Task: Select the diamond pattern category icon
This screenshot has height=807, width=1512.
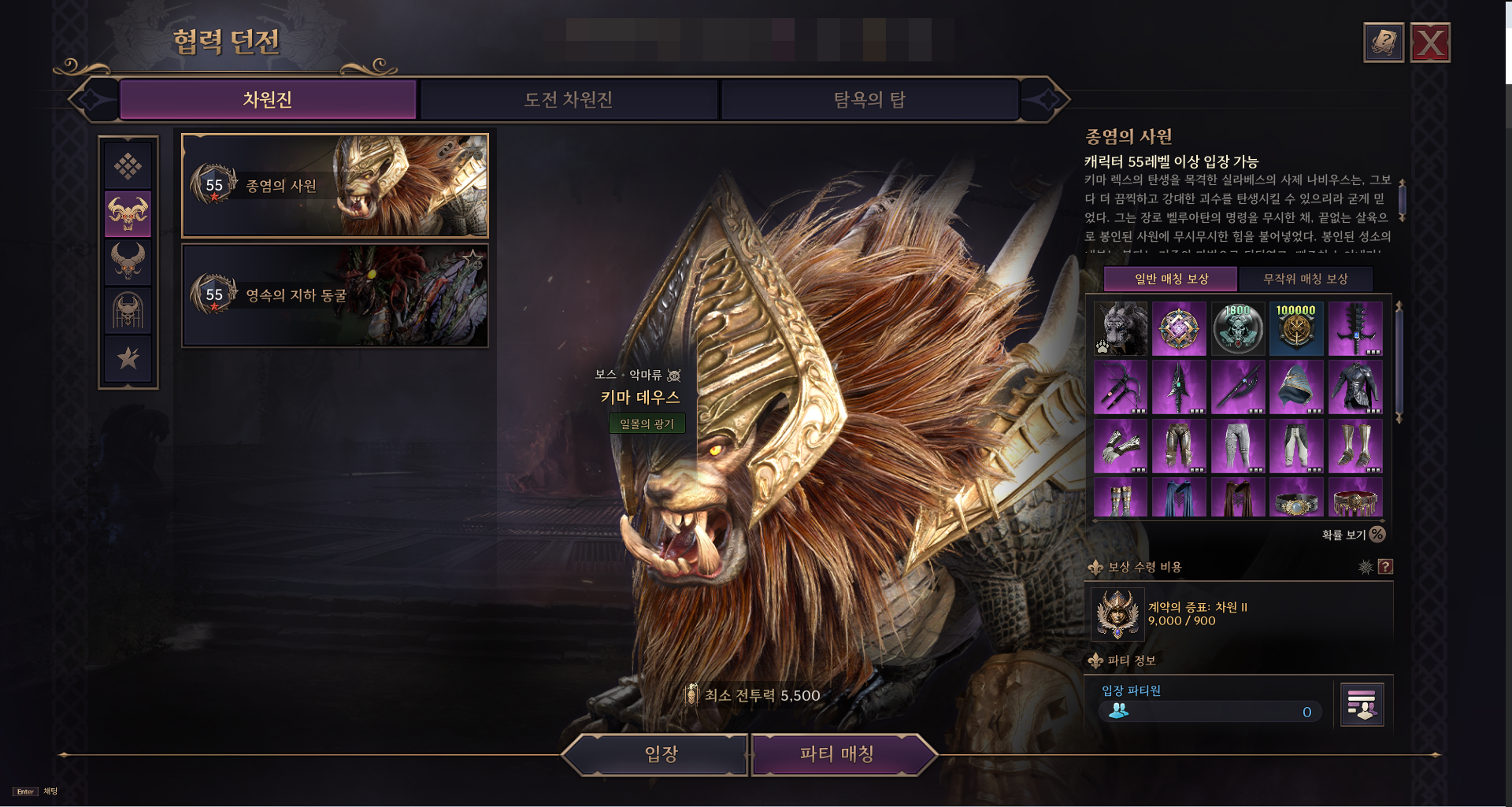Action: pos(128,166)
